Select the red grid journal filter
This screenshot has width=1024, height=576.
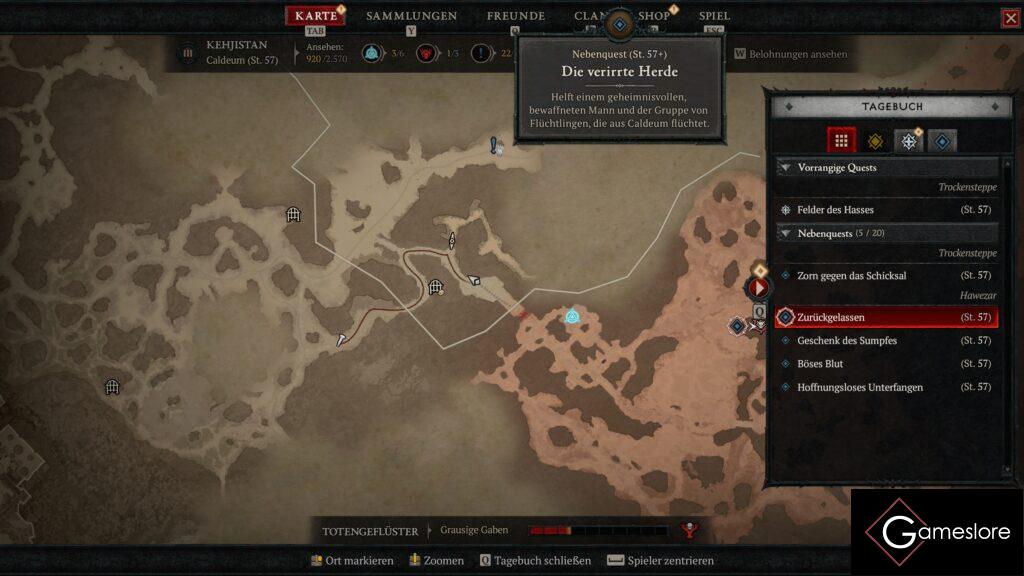tap(841, 141)
